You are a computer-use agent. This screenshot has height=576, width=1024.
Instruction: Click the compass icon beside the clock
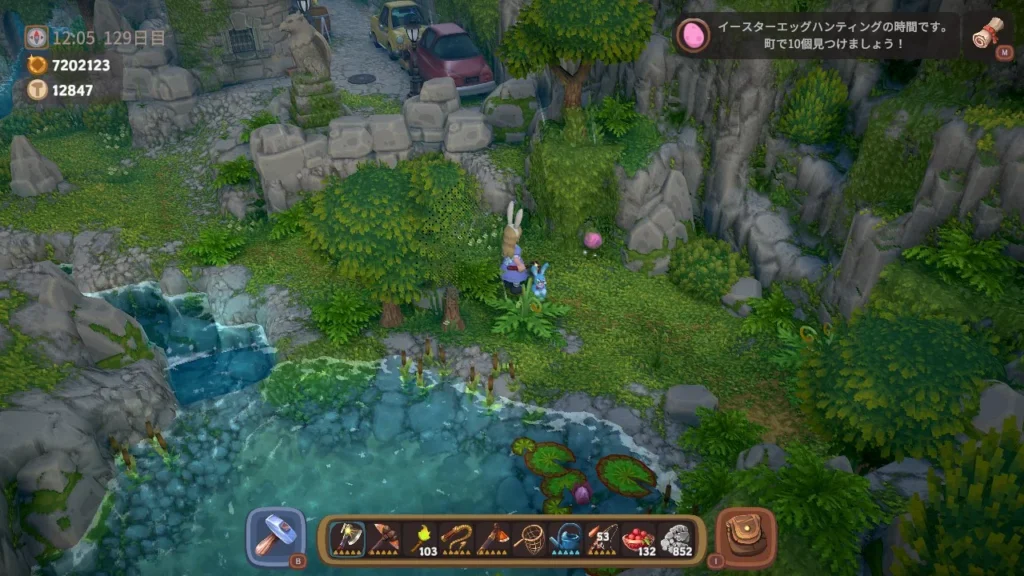36,38
